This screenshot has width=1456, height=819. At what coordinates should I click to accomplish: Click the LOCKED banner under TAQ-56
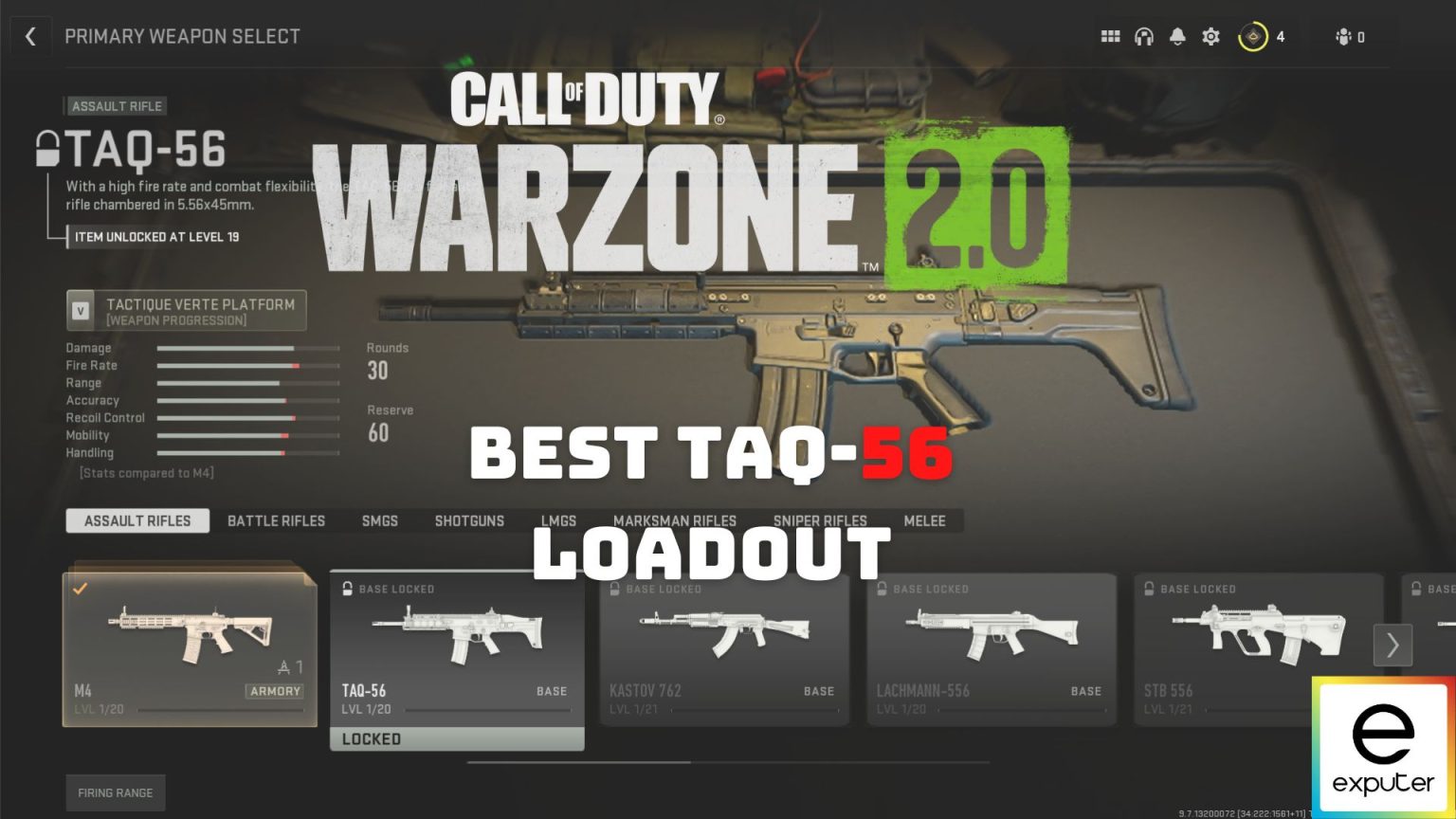click(456, 738)
